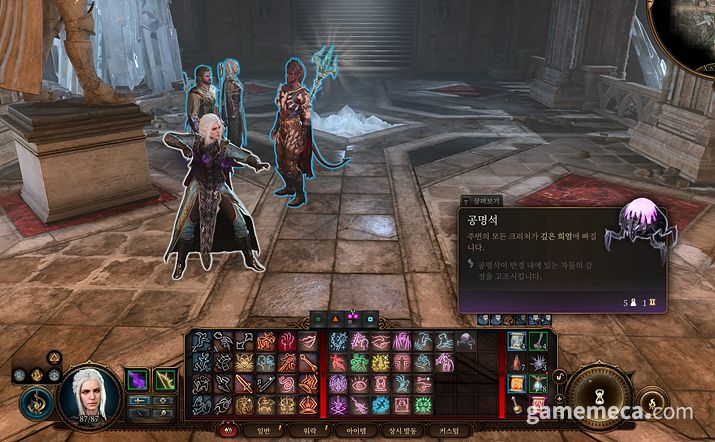This screenshot has width=715, height=442.
Task: Activate the red sword attack skill
Action: (x=244, y=384)
